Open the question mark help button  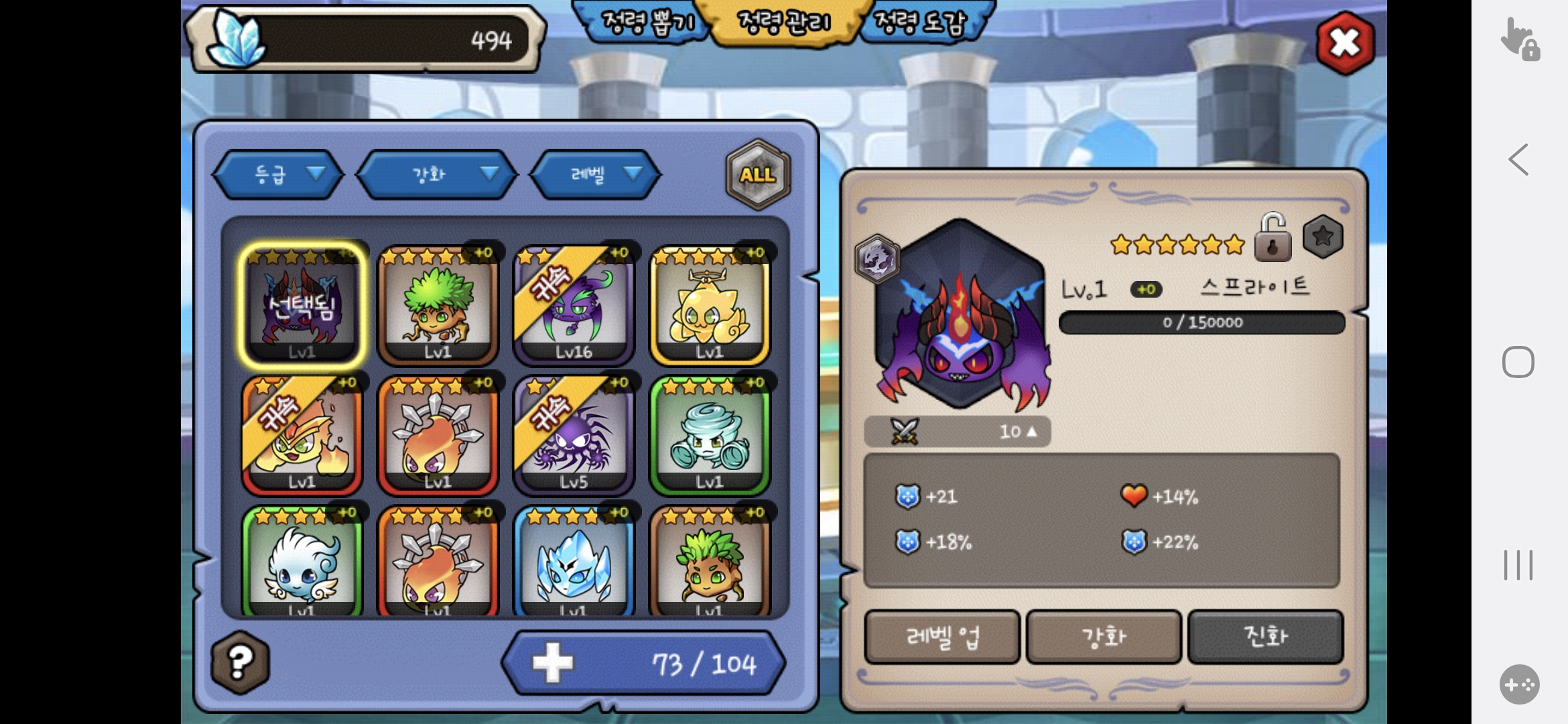tap(240, 662)
